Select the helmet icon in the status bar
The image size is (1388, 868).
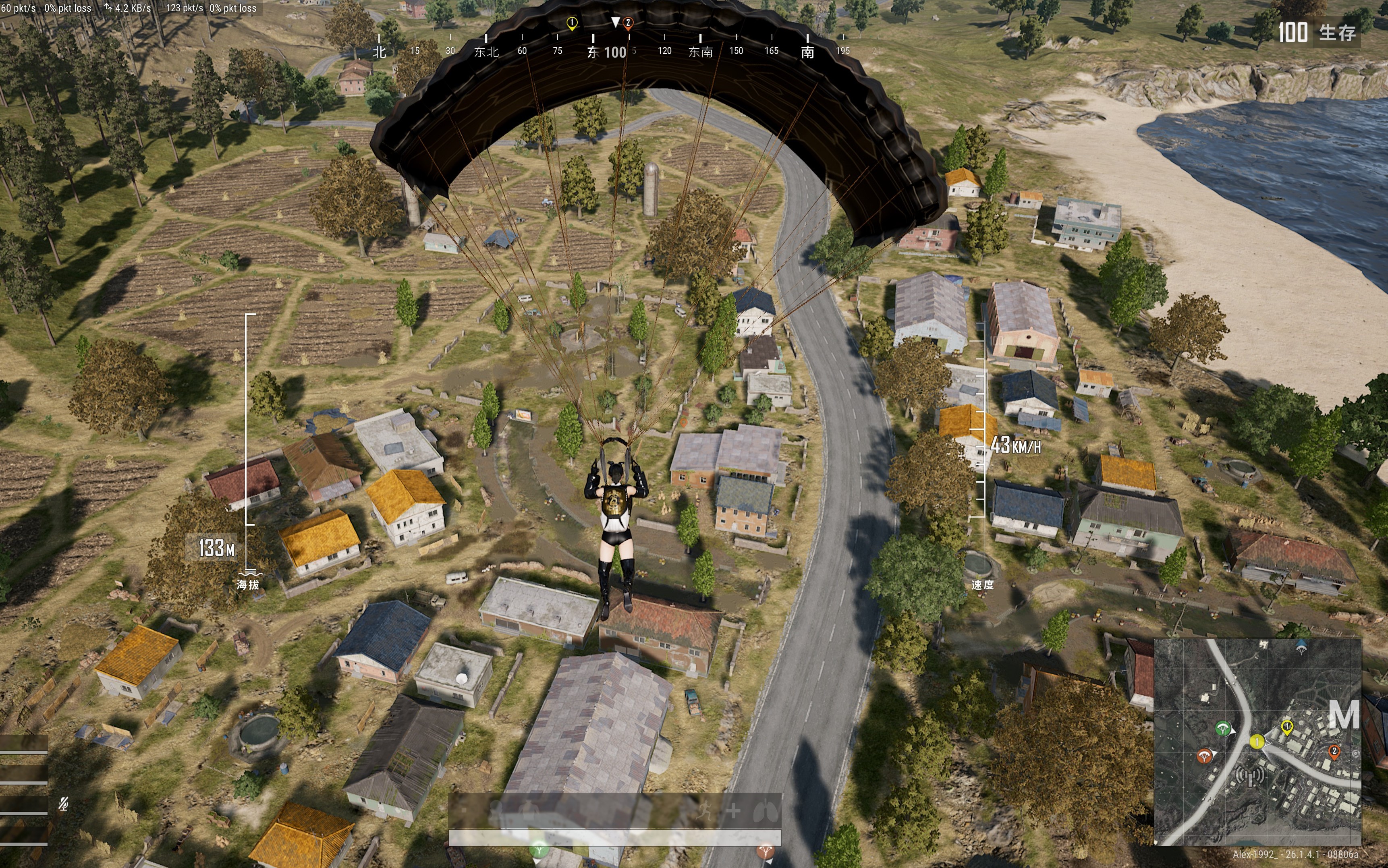(x=496, y=810)
